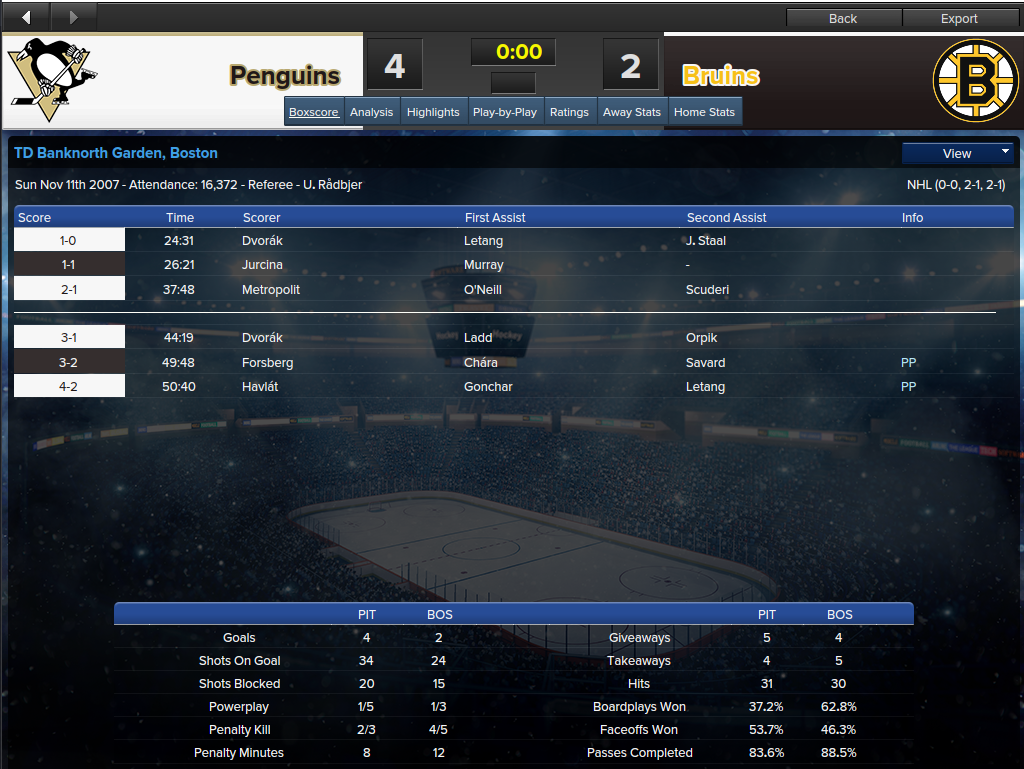This screenshot has width=1024, height=769.
Task: Show the Play-by-Play tab
Action: coord(505,112)
